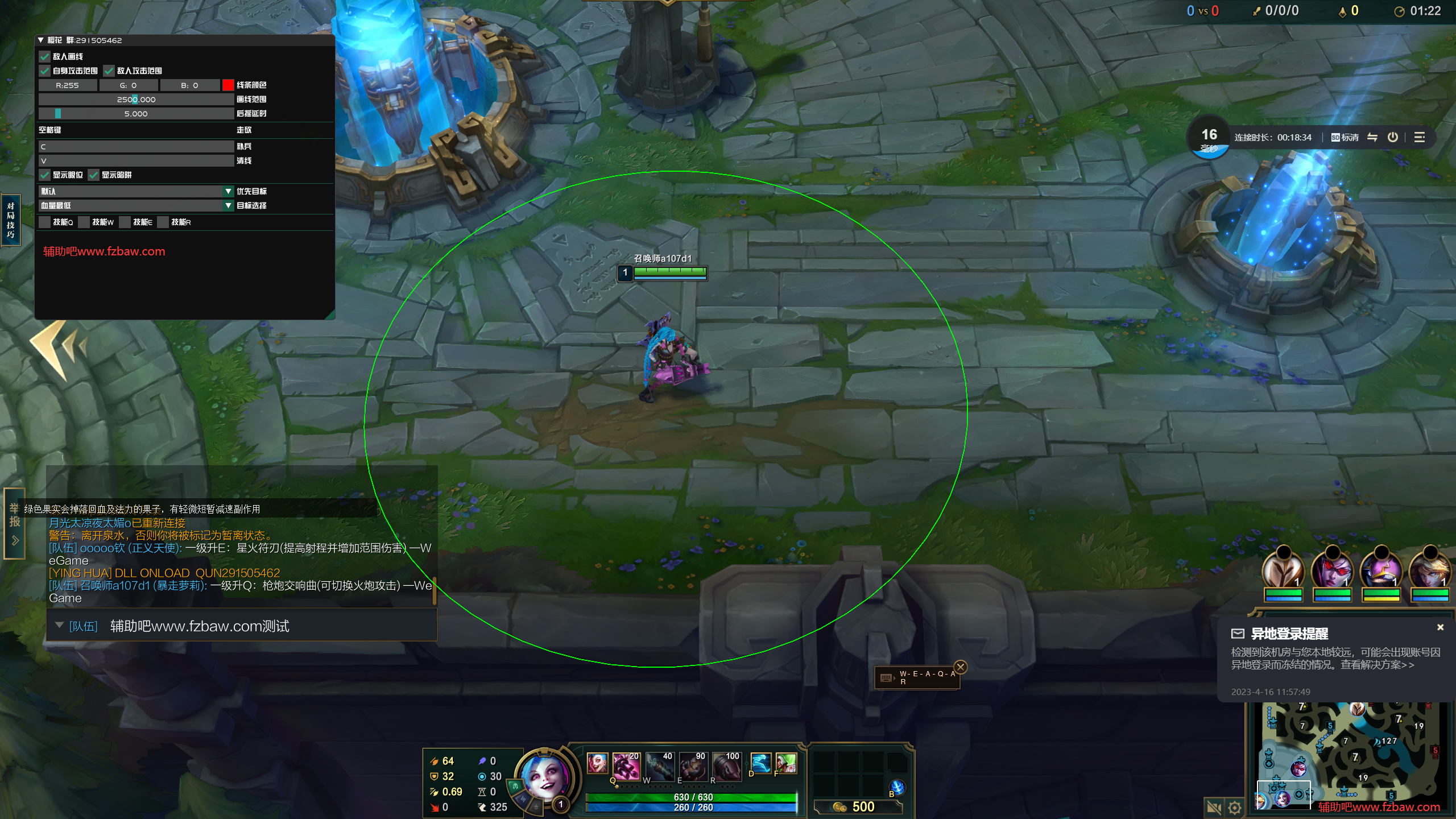Enable the 技能Q checkbox

point(45,222)
